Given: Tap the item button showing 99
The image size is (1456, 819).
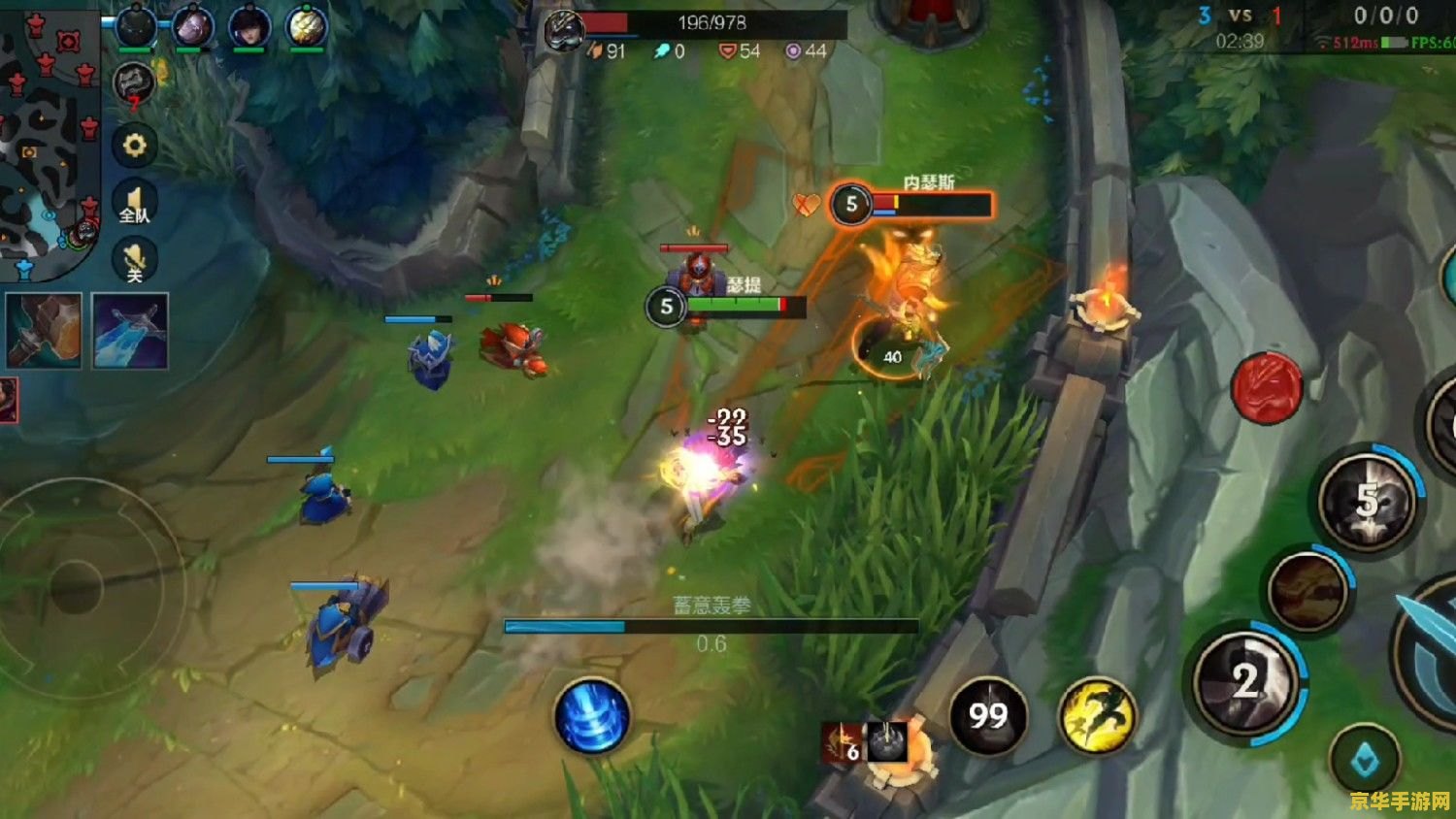Looking at the screenshot, I should (988, 716).
